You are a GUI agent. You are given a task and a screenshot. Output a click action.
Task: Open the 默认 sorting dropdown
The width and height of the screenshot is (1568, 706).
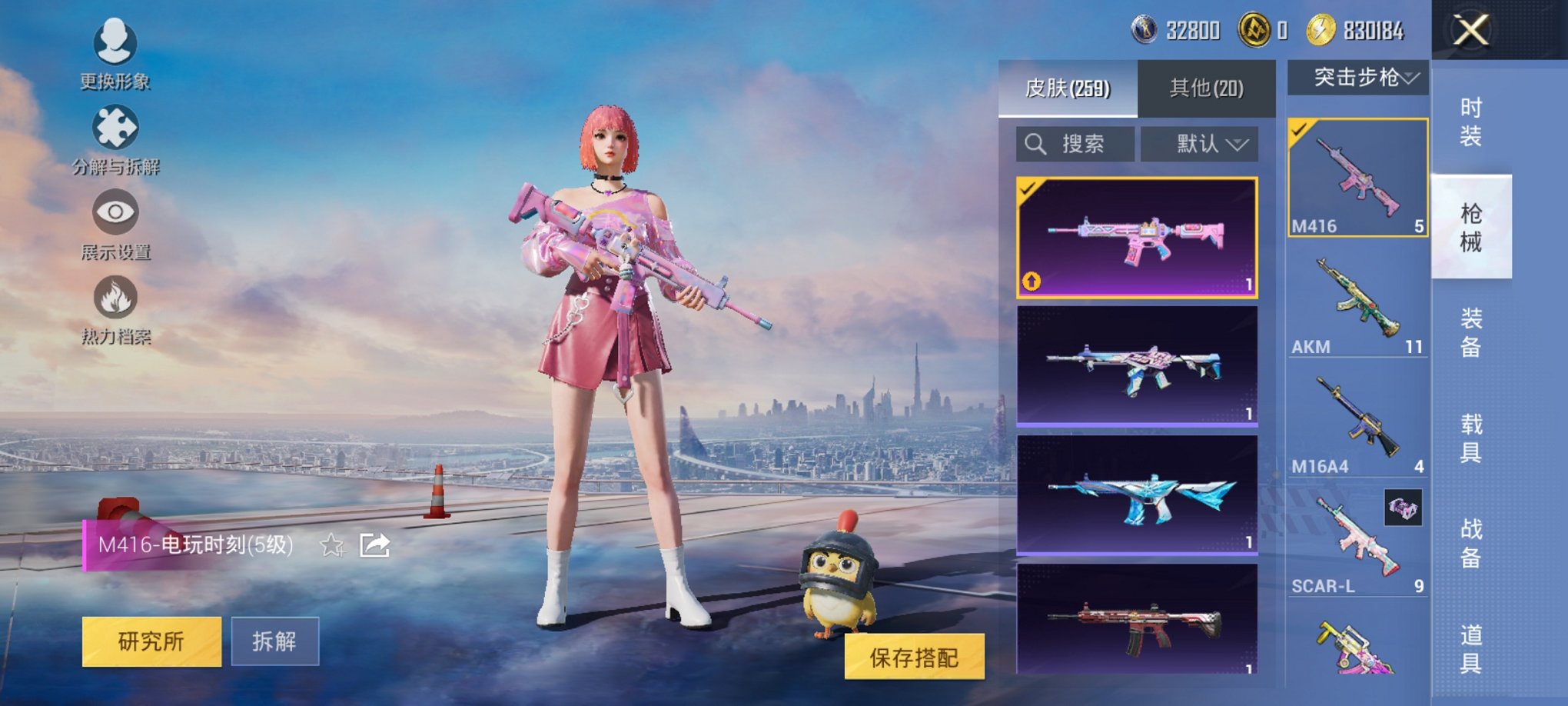click(1200, 144)
